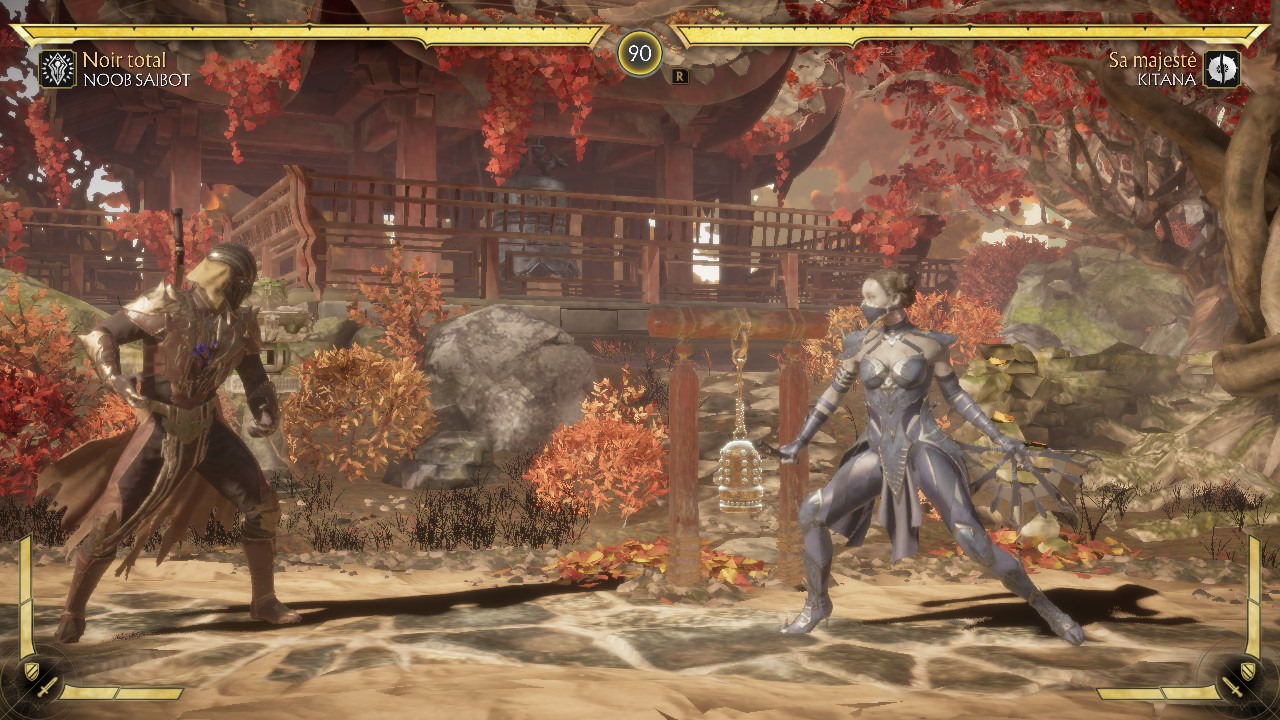The width and height of the screenshot is (1280, 720).
Task: Select Noob Saibot's shield defensive meter icon
Action: pos(31,670)
